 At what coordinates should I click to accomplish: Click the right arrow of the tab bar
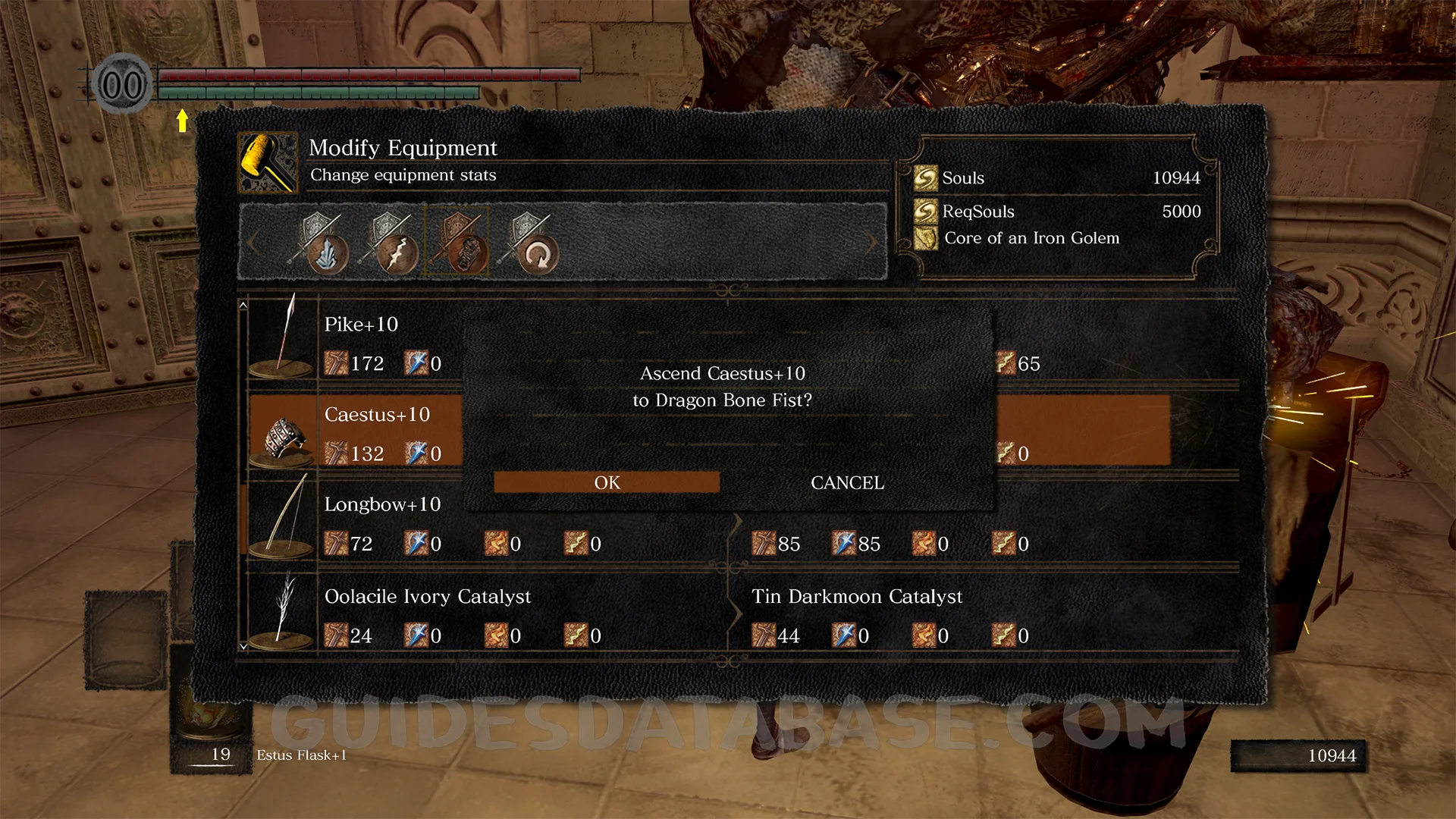[872, 243]
